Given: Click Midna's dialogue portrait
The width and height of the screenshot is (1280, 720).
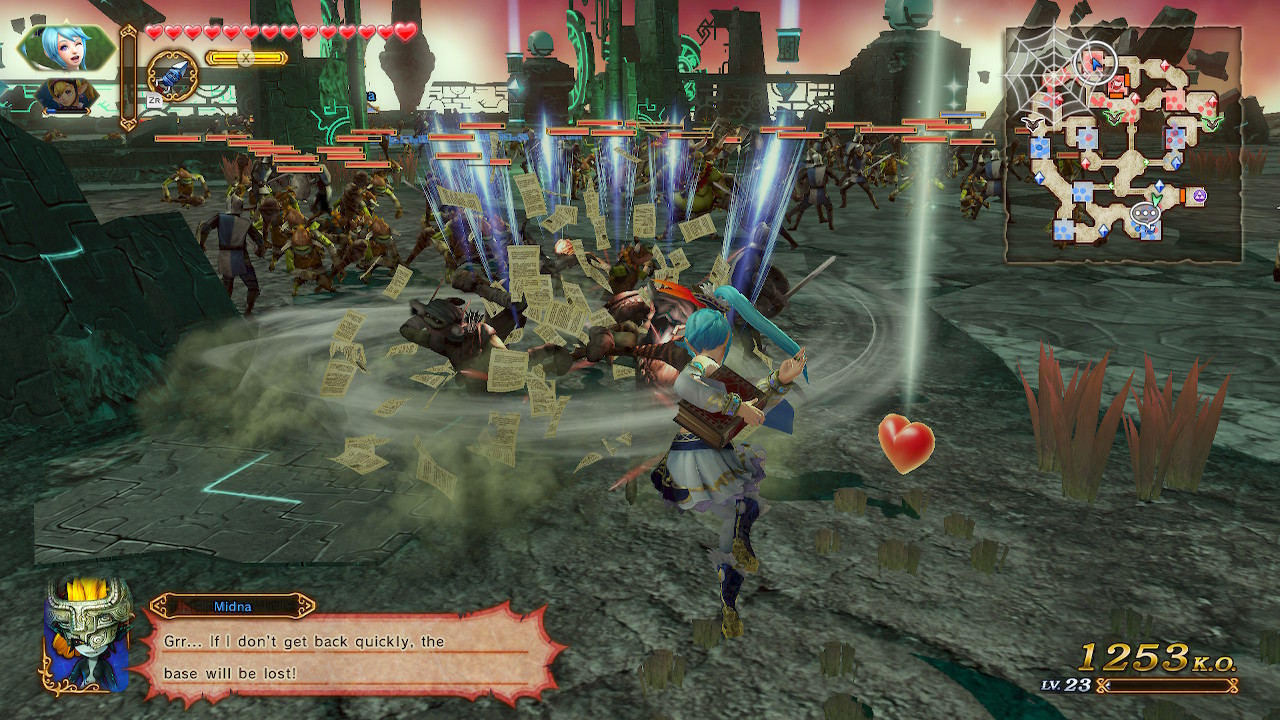Looking at the screenshot, I should (87, 634).
